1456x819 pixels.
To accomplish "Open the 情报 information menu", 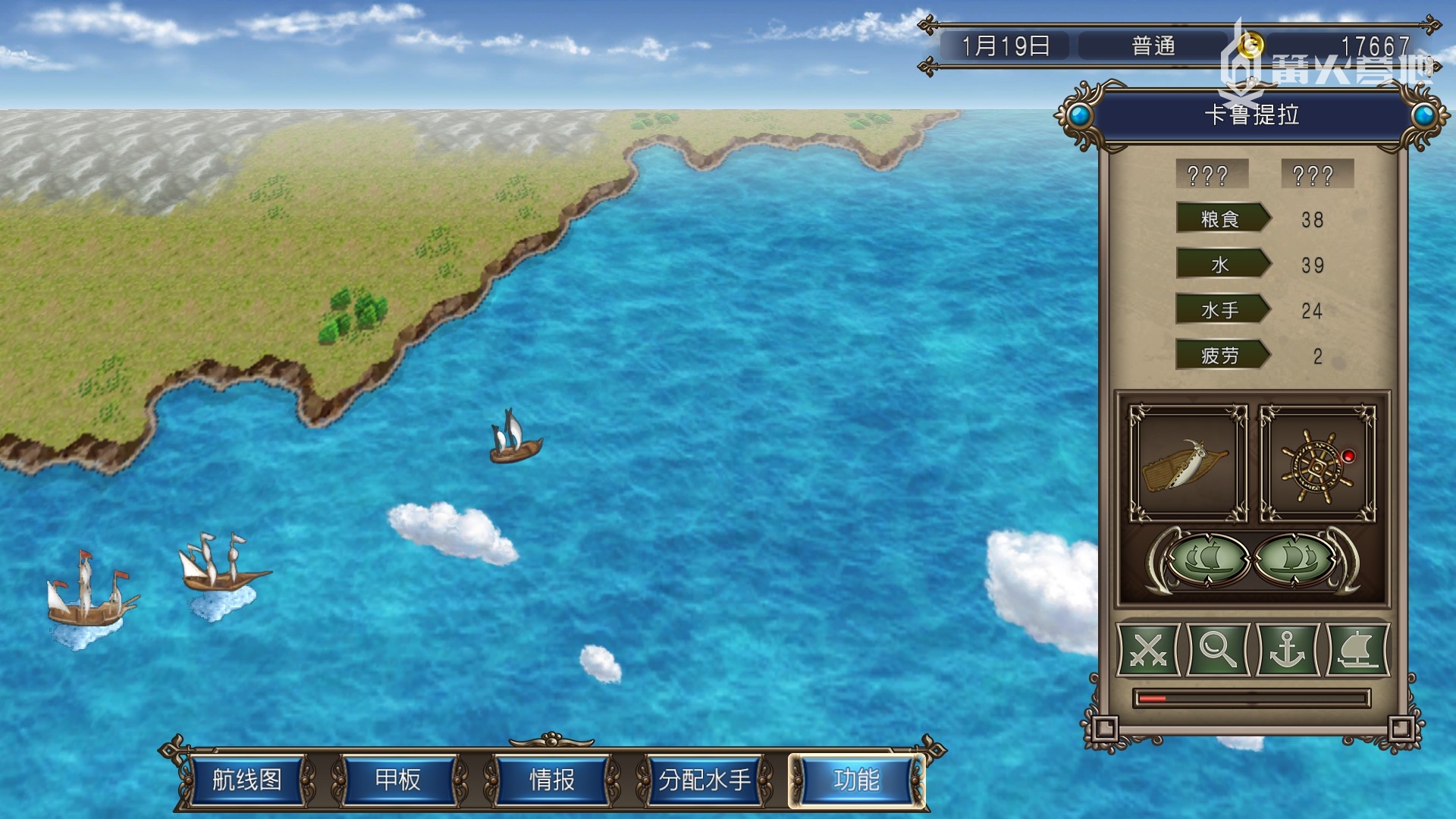I will pyautogui.click(x=551, y=780).
